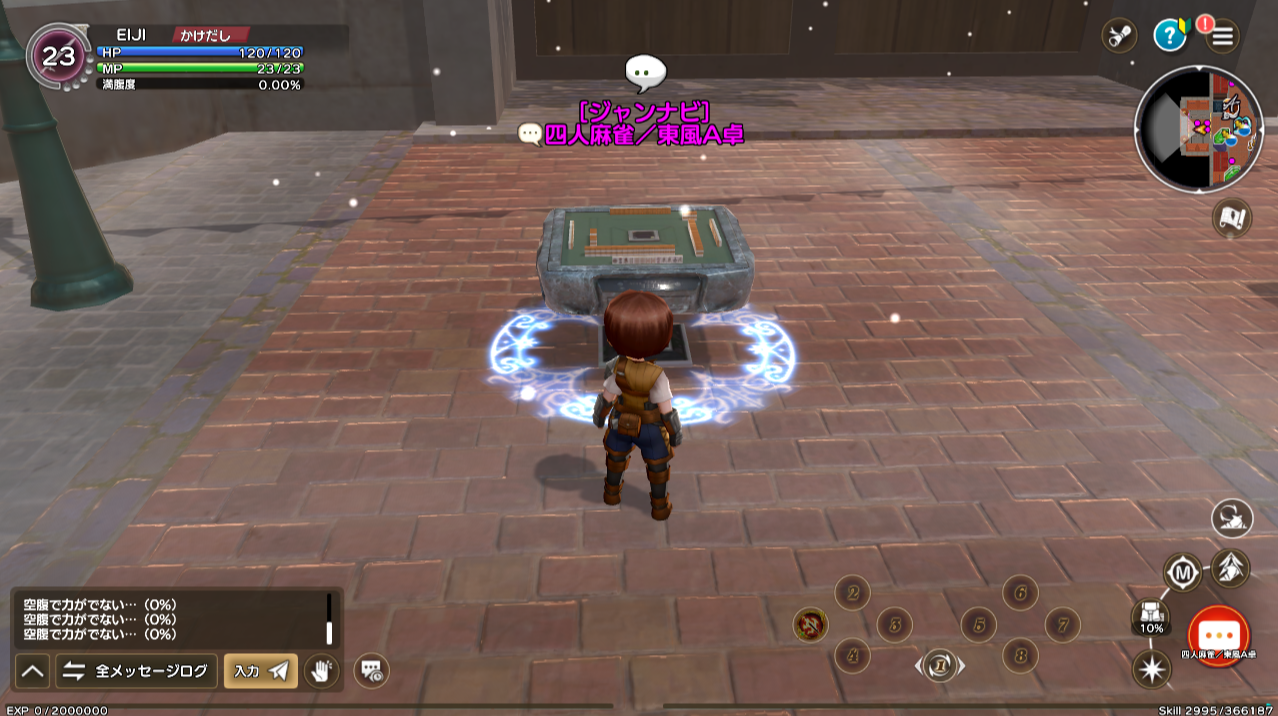Click the red crossed-out skill icon
The height and width of the screenshot is (716, 1278).
point(810,625)
